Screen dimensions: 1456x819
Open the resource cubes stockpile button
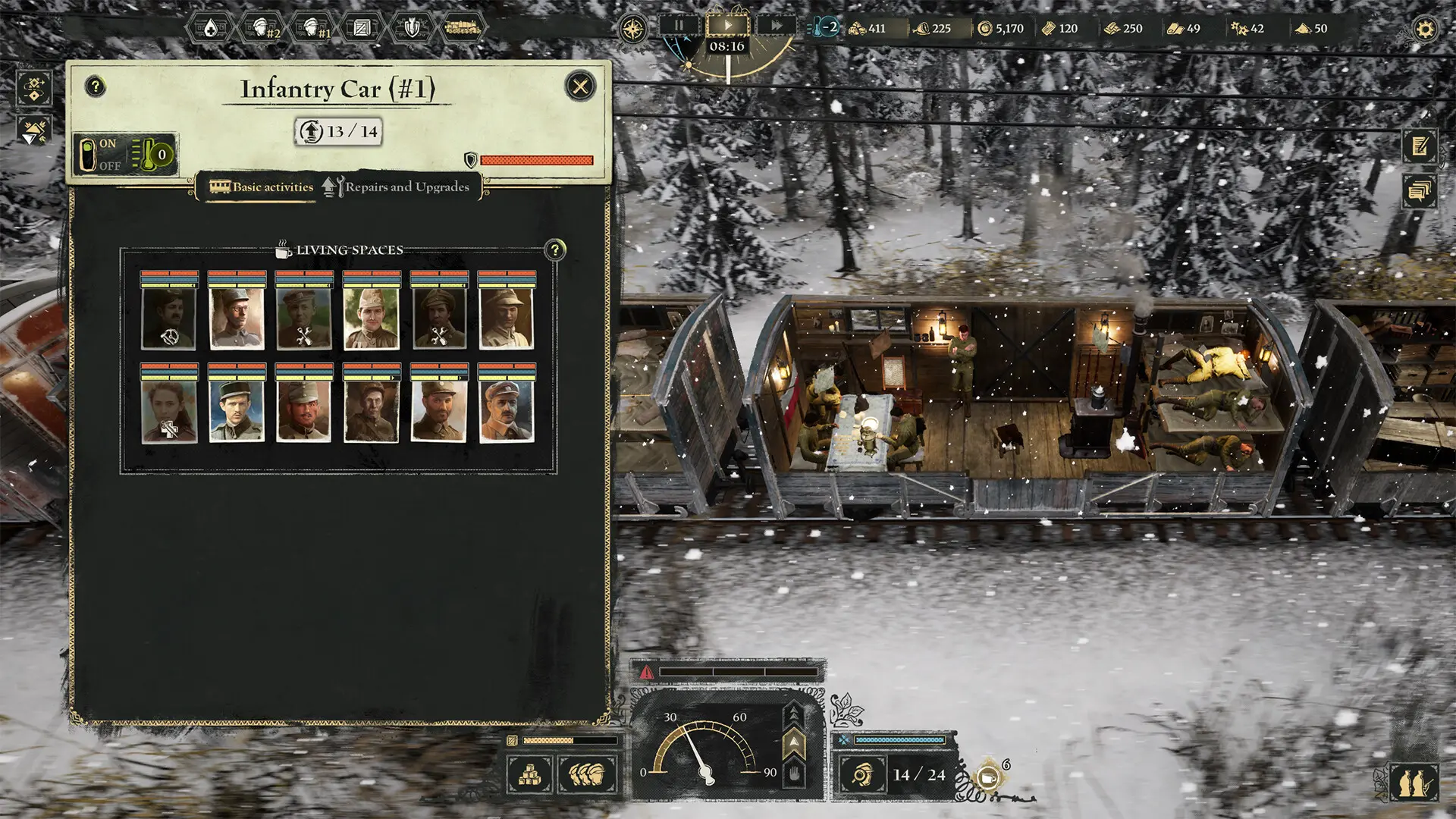click(x=529, y=774)
